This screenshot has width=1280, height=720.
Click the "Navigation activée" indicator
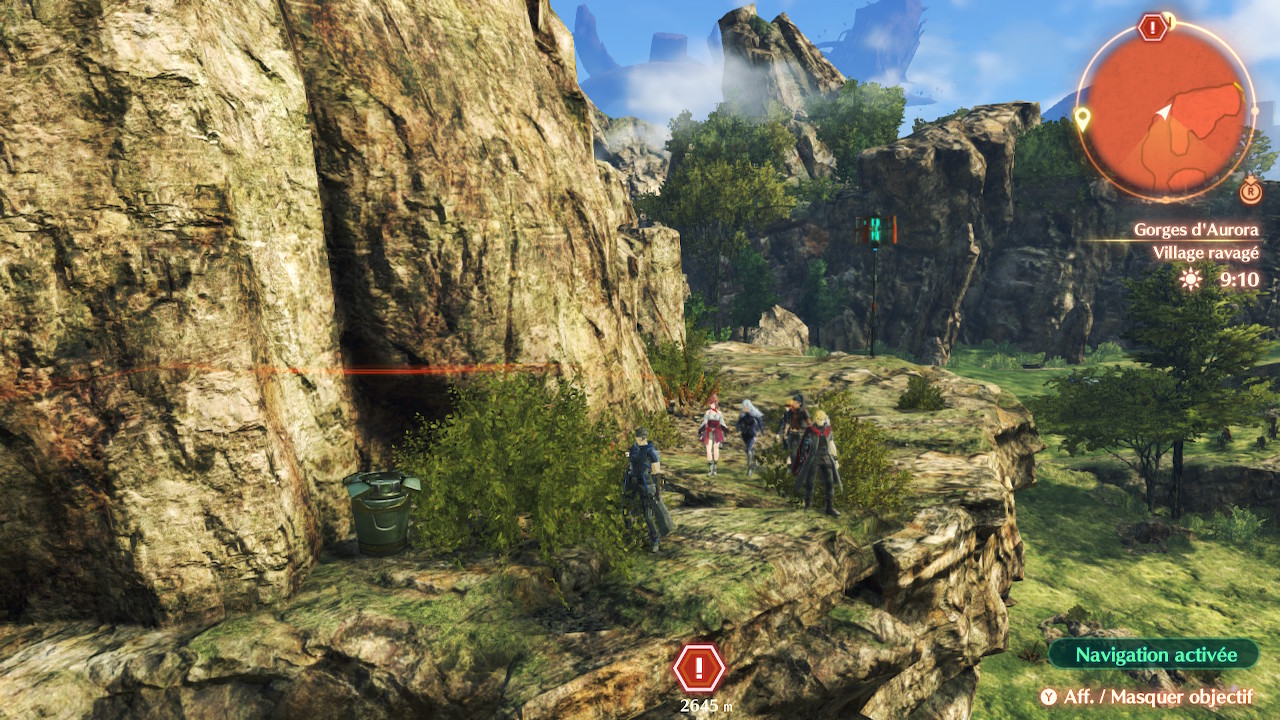(x=1154, y=655)
